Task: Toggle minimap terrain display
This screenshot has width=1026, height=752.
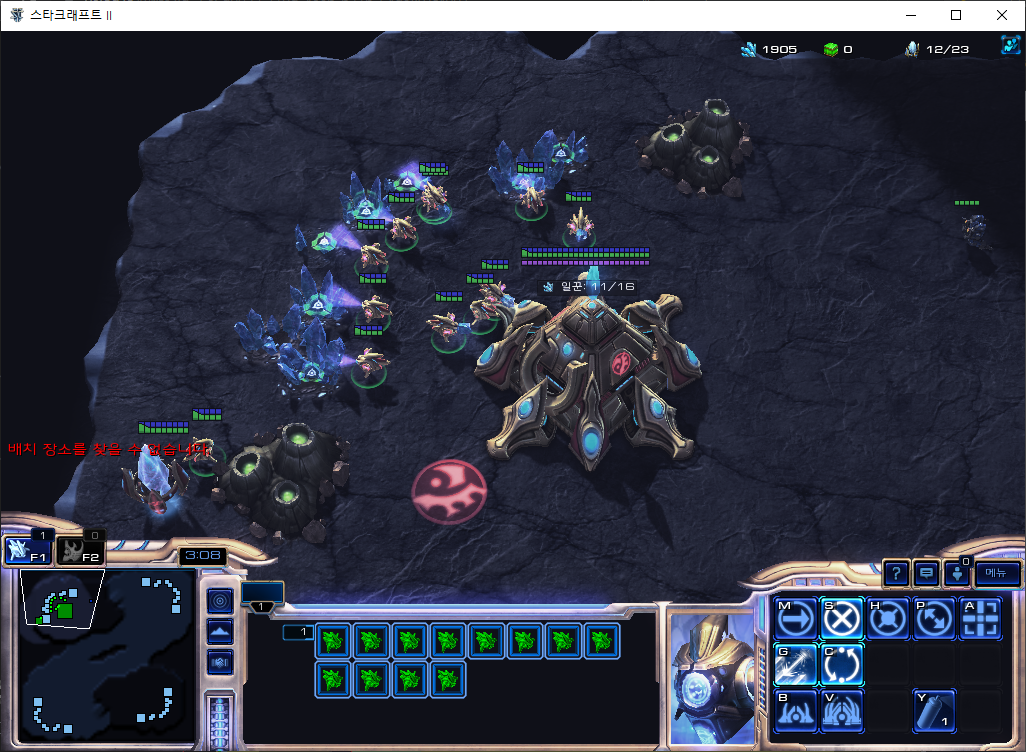Action: [220, 631]
